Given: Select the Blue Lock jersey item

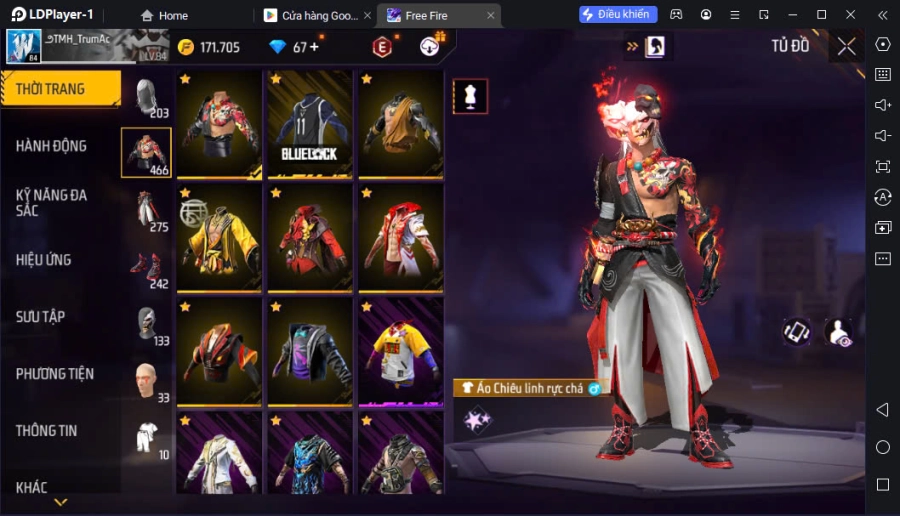Looking at the screenshot, I should (x=310, y=124).
